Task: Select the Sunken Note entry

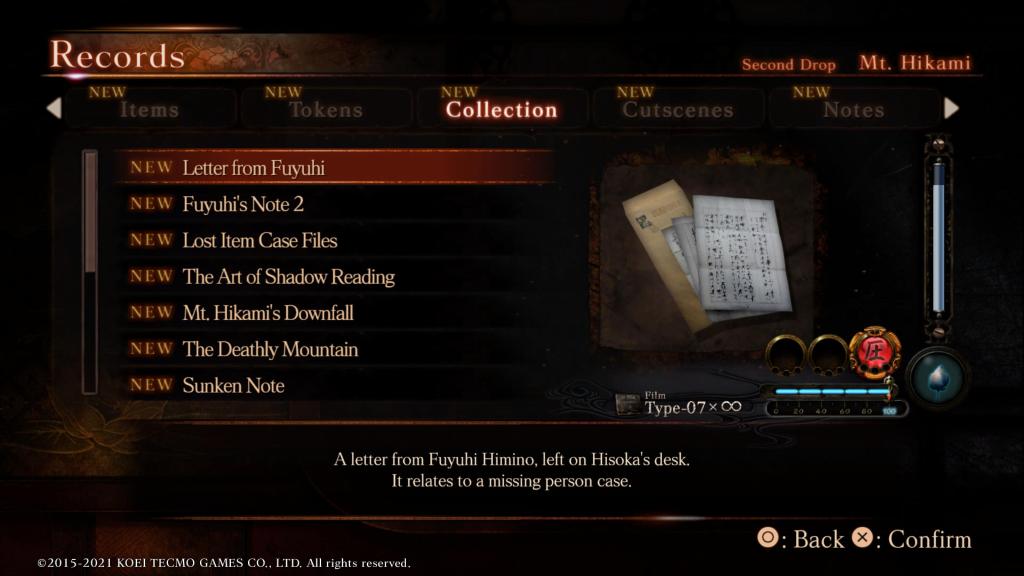Action: pos(233,385)
